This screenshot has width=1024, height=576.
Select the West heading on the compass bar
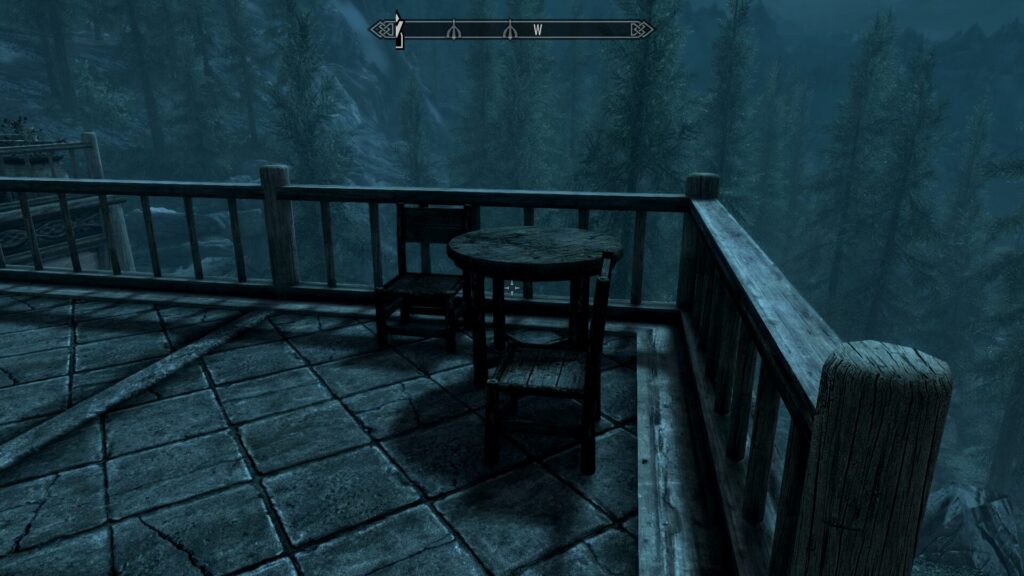[x=537, y=30]
